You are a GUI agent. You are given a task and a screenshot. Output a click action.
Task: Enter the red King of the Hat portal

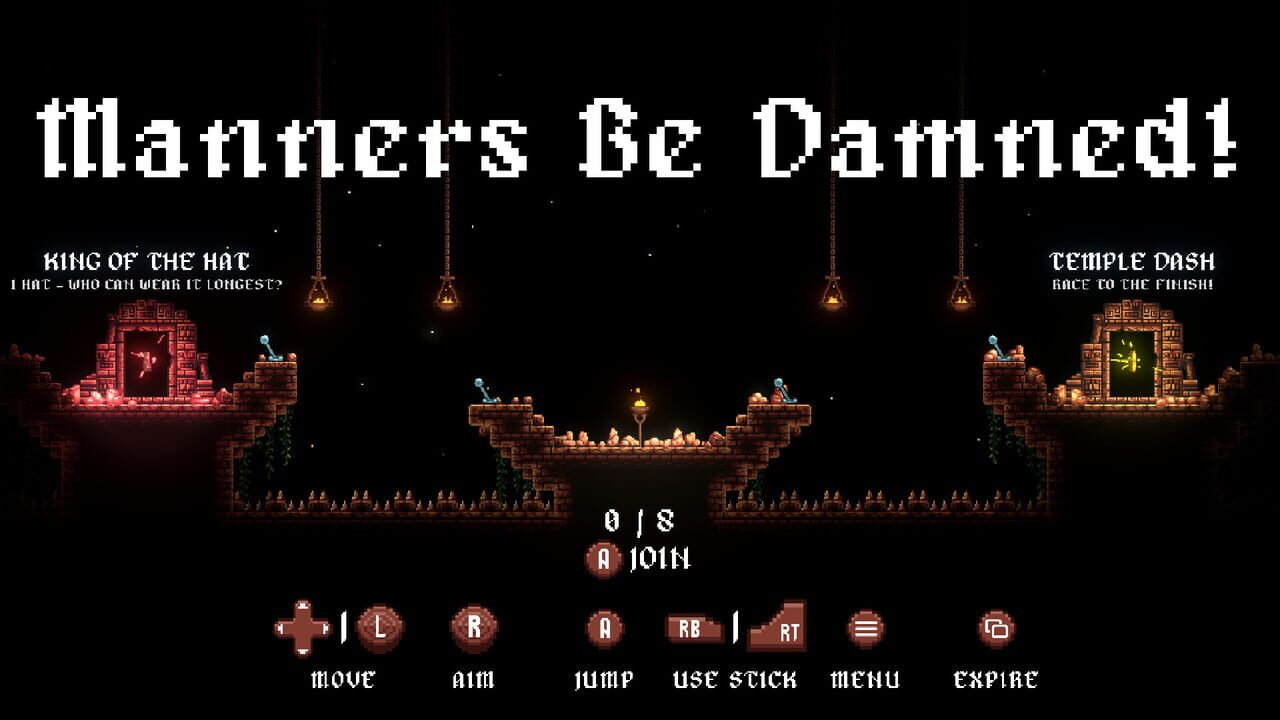(148, 360)
